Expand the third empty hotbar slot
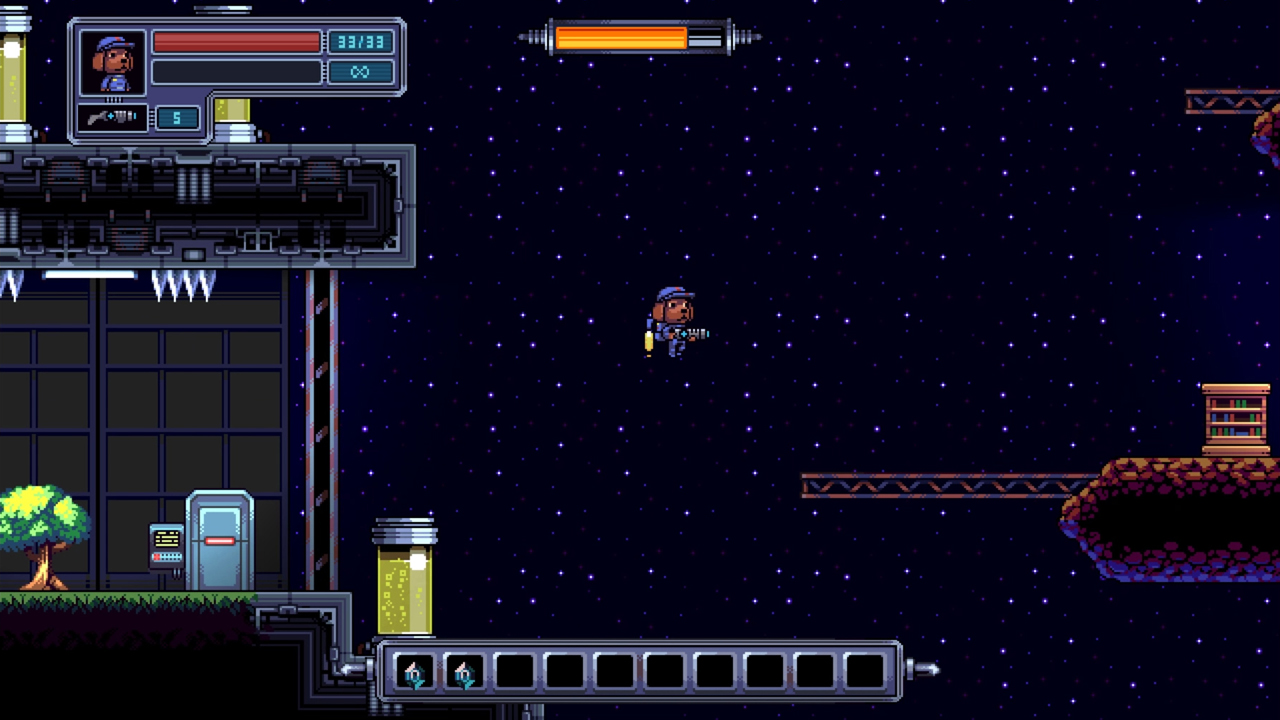Screen dimensions: 1280x720 pos(513,672)
